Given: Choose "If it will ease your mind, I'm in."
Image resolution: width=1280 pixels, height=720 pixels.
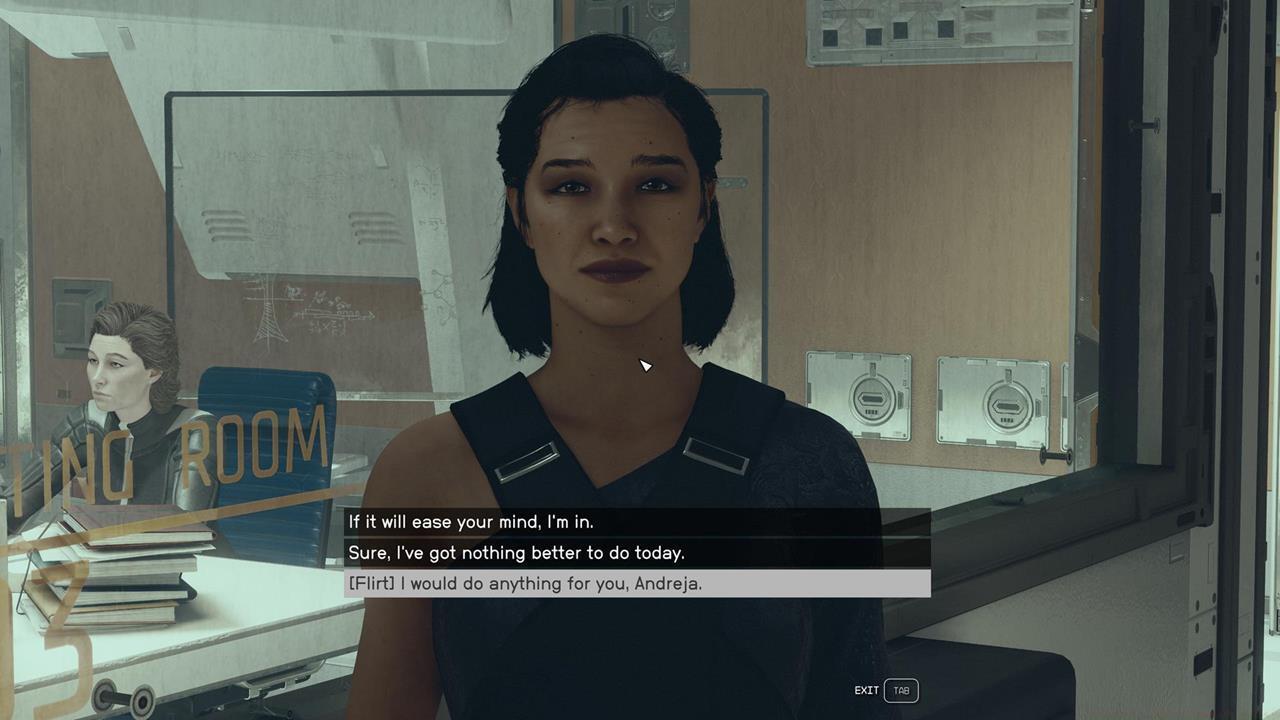Looking at the screenshot, I should (471, 522).
